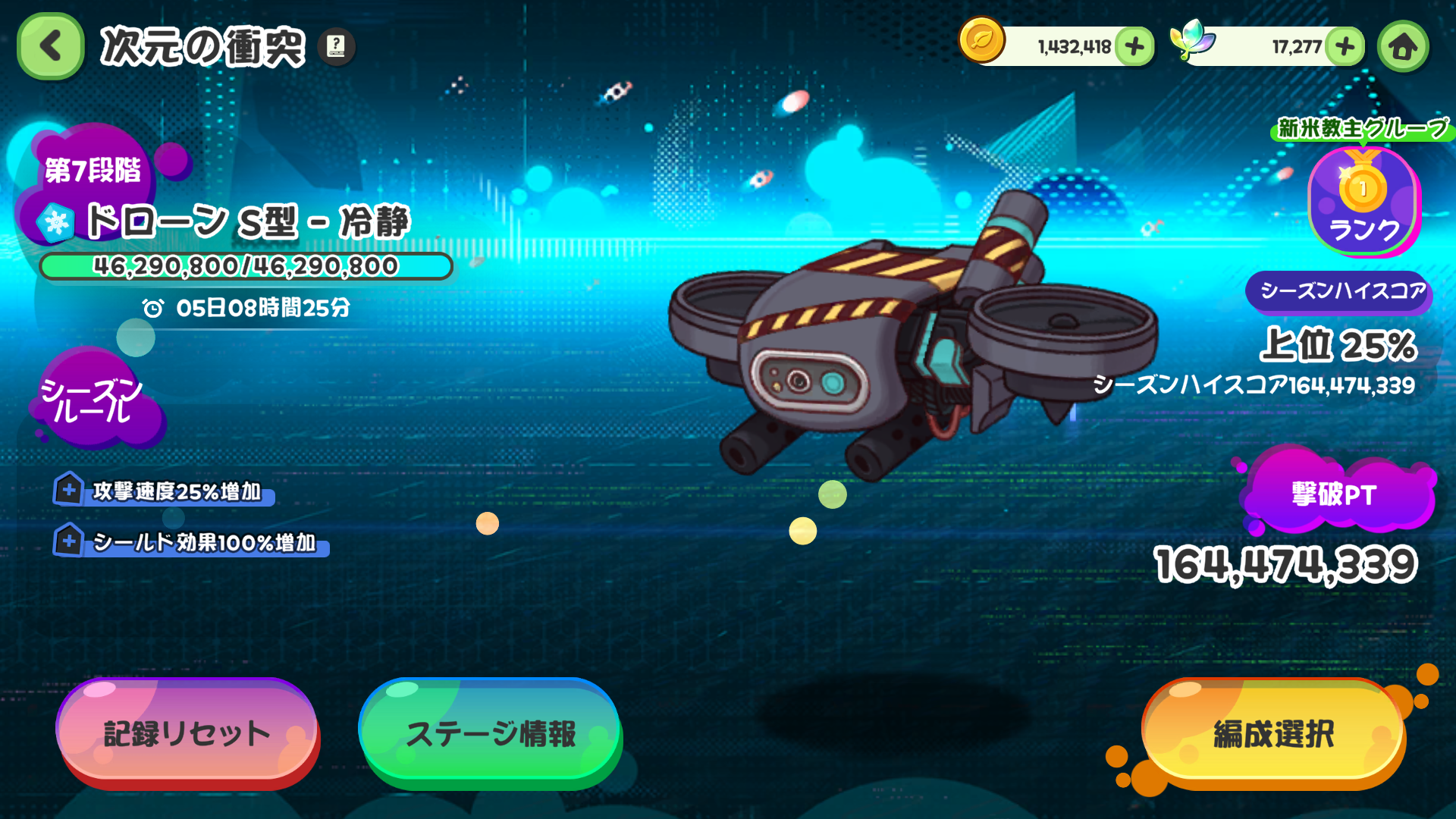
Task: Choose 編成選択 team formation button
Action: [x=1273, y=732]
